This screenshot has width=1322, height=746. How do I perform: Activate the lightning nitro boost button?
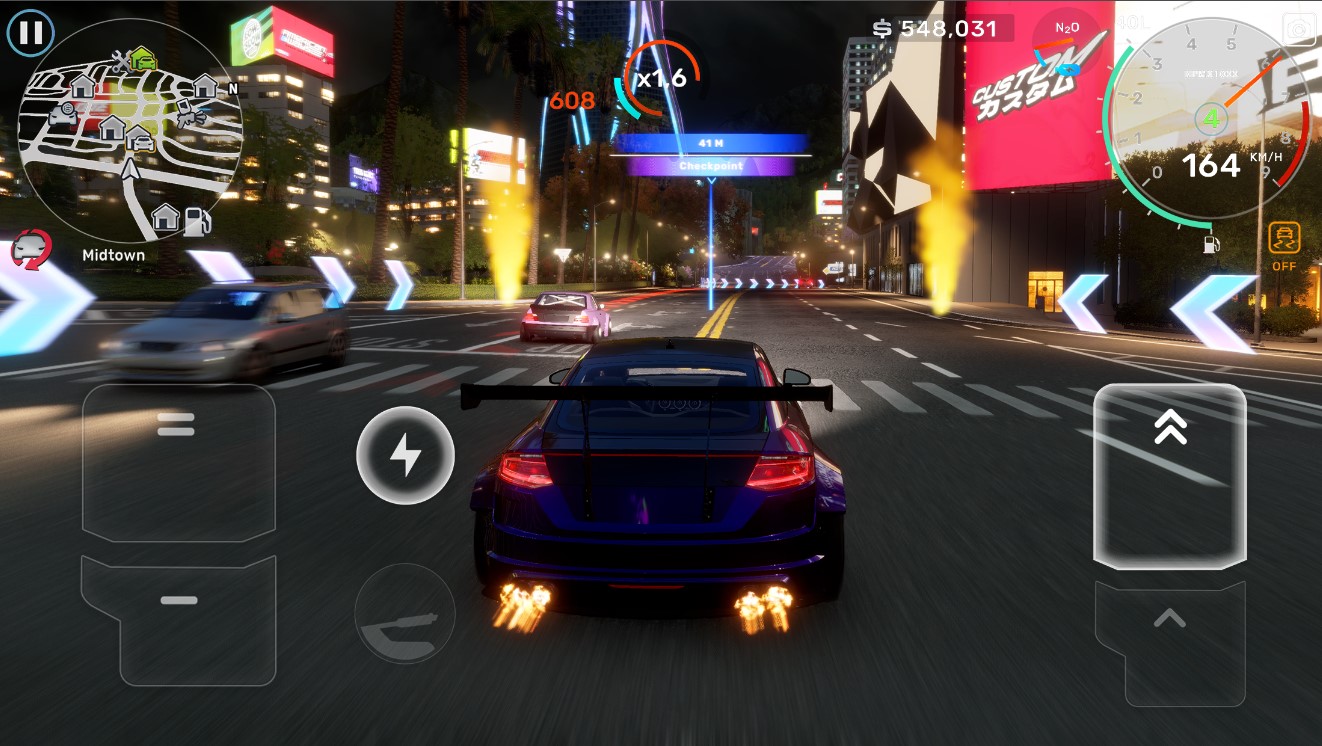[405, 455]
